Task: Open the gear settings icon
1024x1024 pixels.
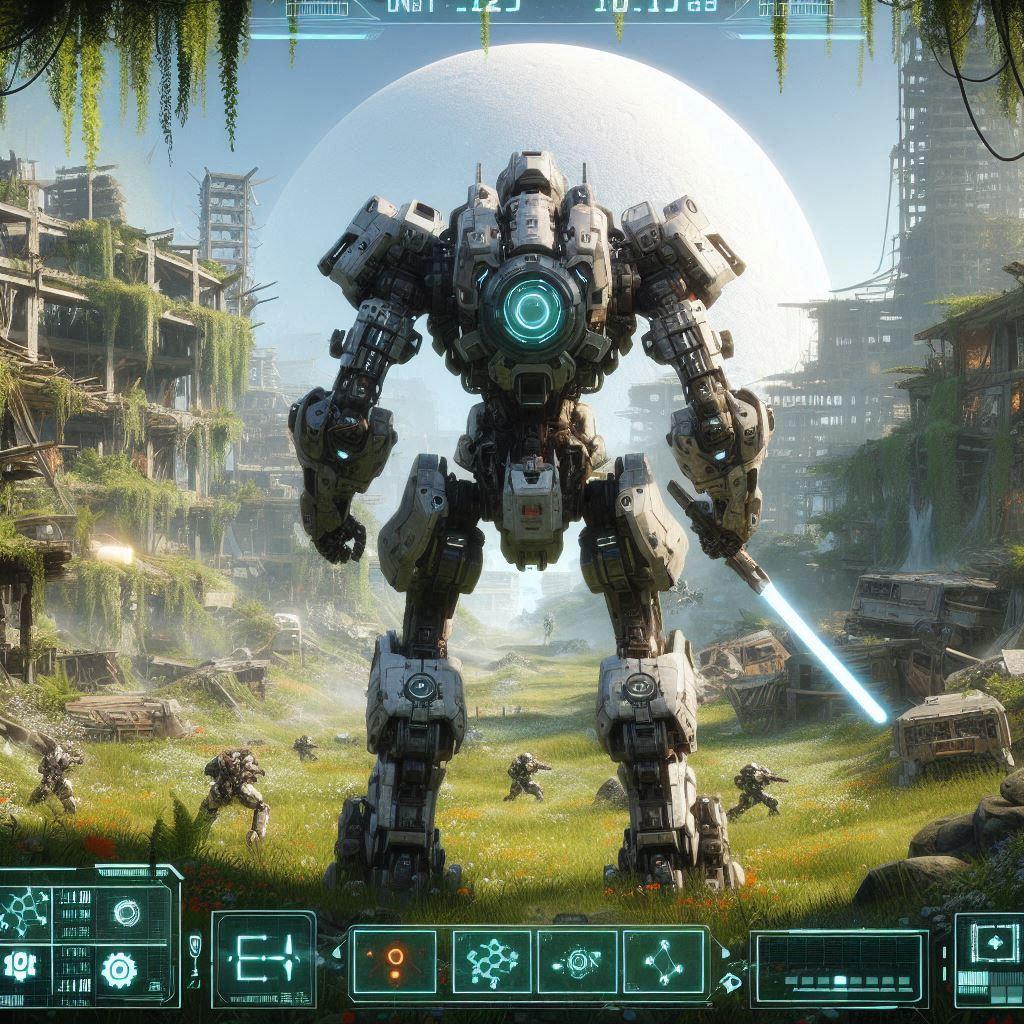Action: 120,968
